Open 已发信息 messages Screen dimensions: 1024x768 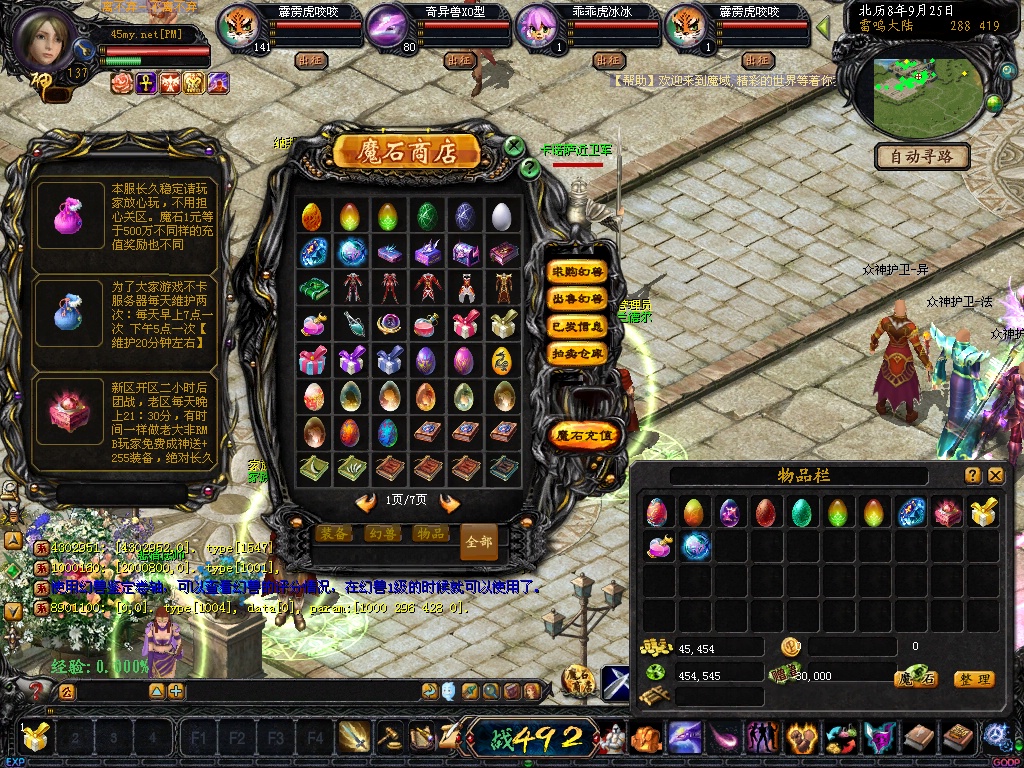click(x=578, y=326)
